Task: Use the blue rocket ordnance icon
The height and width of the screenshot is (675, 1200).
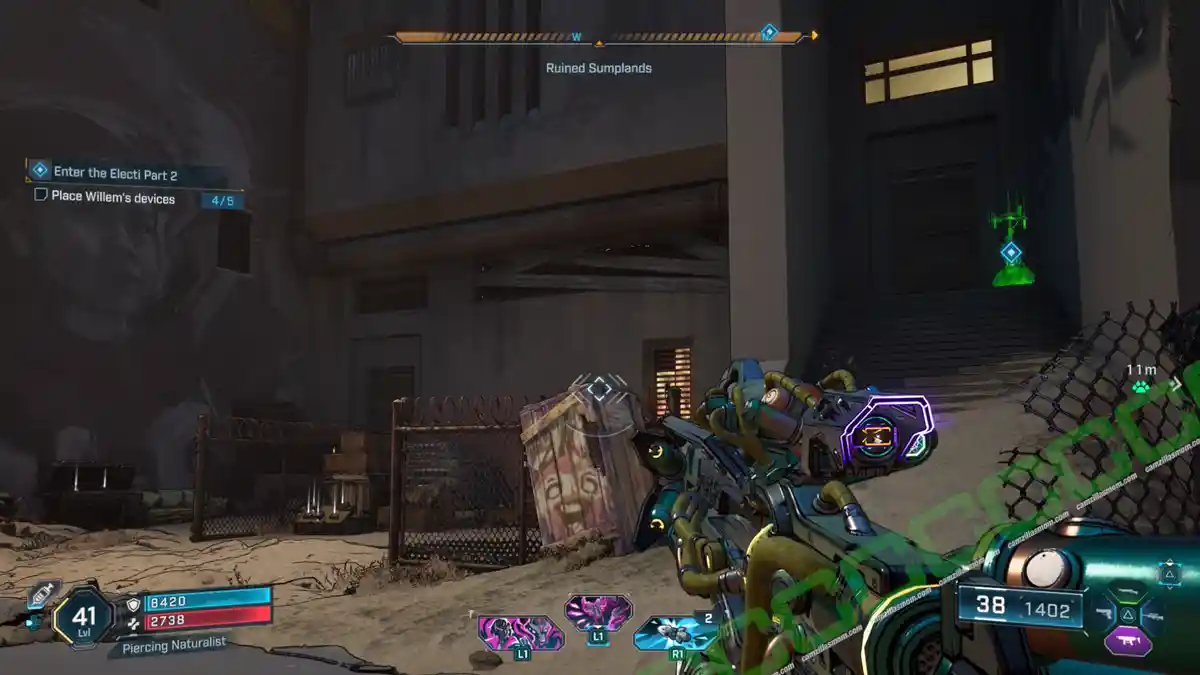Action: 675,634
